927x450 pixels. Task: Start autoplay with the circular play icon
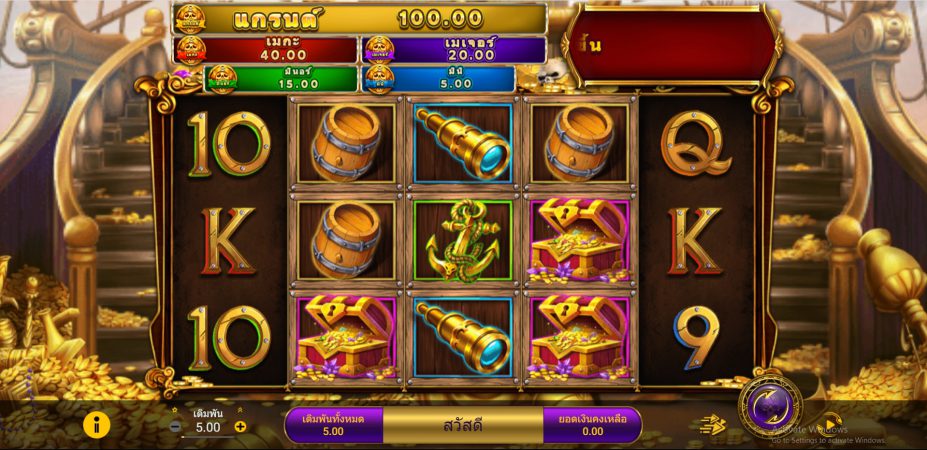click(x=831, y=425)
